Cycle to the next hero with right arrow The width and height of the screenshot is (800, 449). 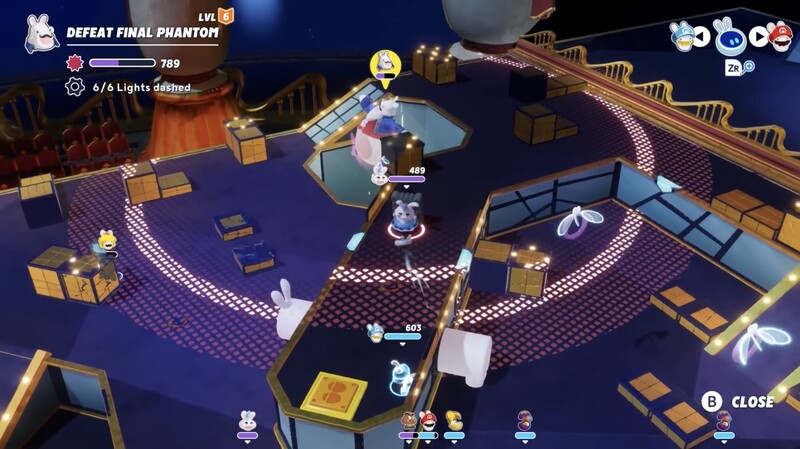[x=758, y=38]
